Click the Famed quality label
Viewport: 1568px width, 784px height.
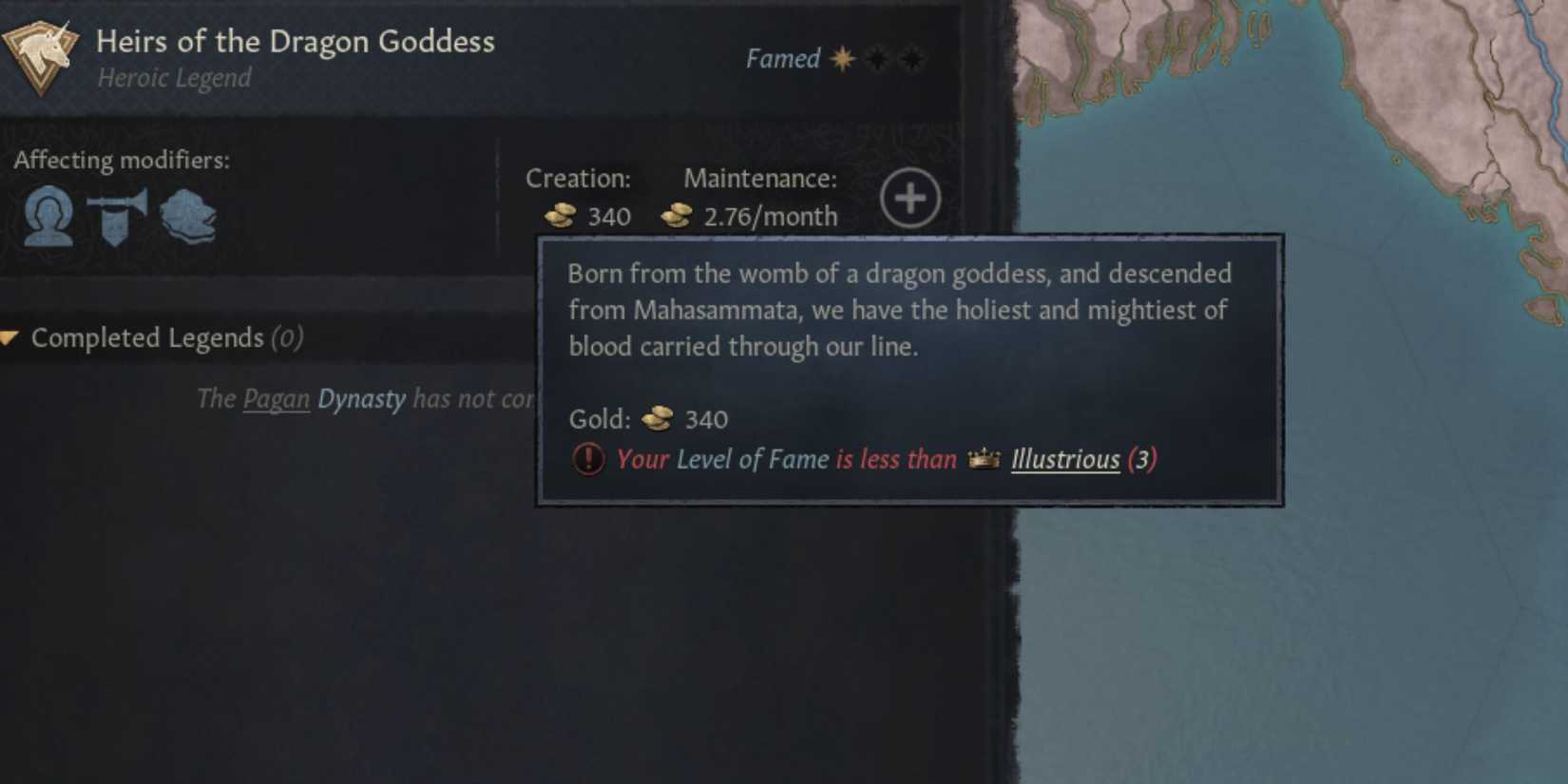coord(785,58)
